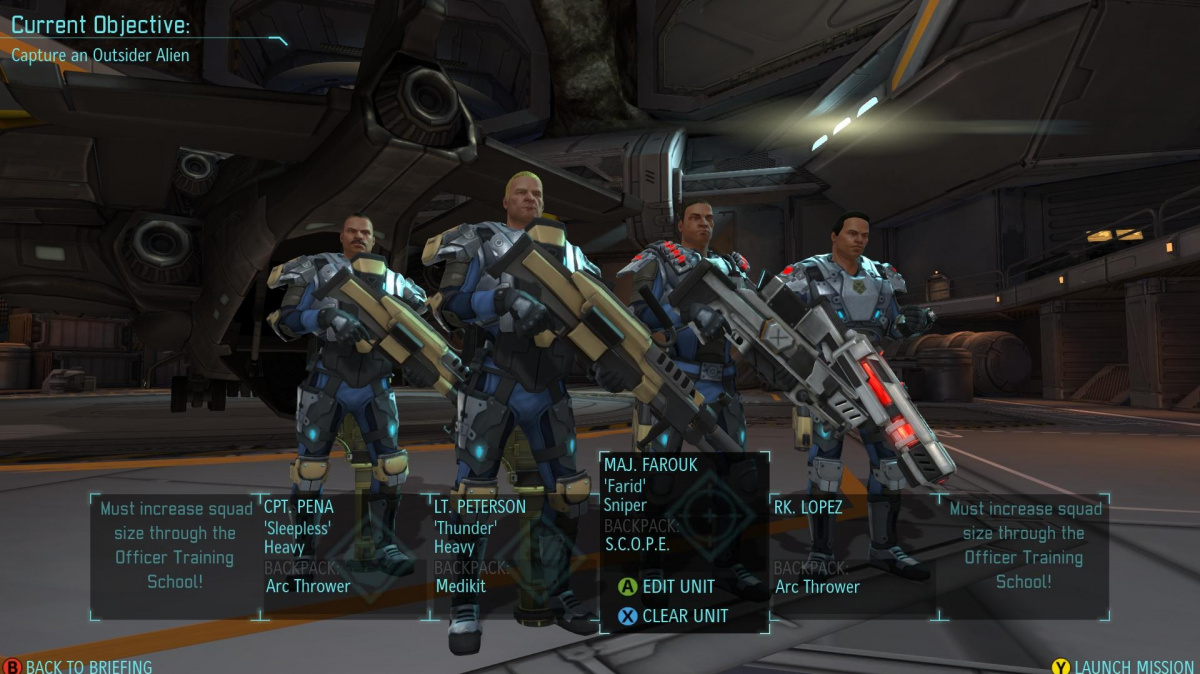This screenshot has height=674, width=1200.
Task: Choose Lt. Peterson's squad slot
Action: tap(513, 548)
